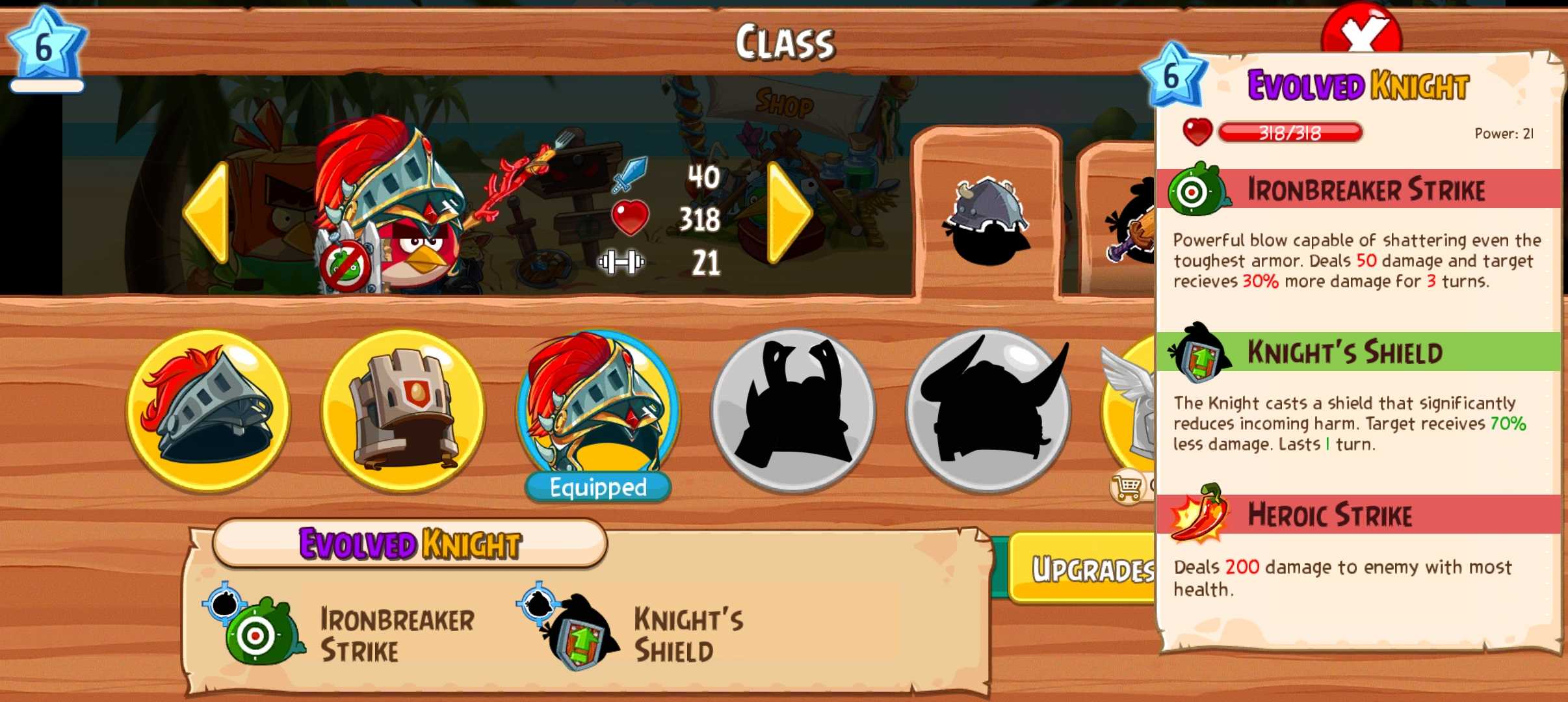The width and height of the screenshot is (1568, 702).
Task: Select the equipped Evolved Knight headgear
Action: pos(598,409)
